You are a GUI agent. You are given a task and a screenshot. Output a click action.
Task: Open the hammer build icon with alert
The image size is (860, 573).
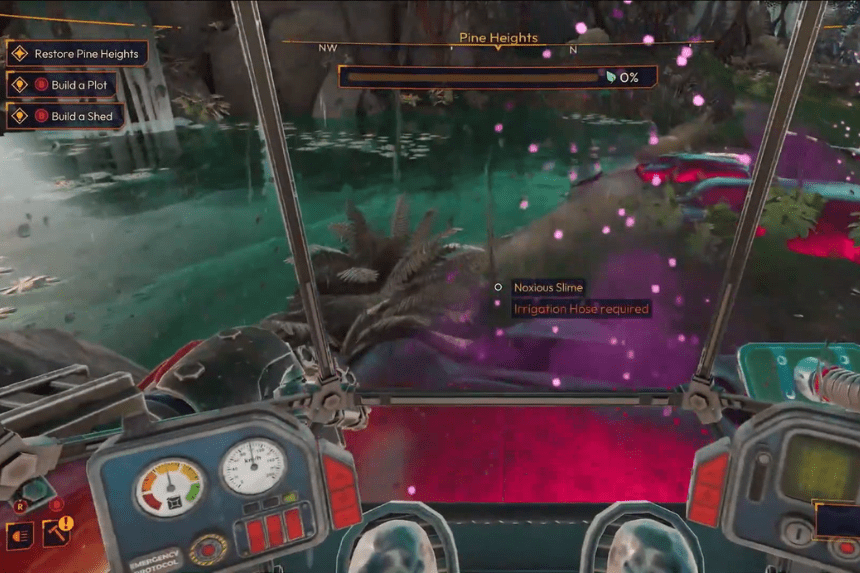pos(56,533)
